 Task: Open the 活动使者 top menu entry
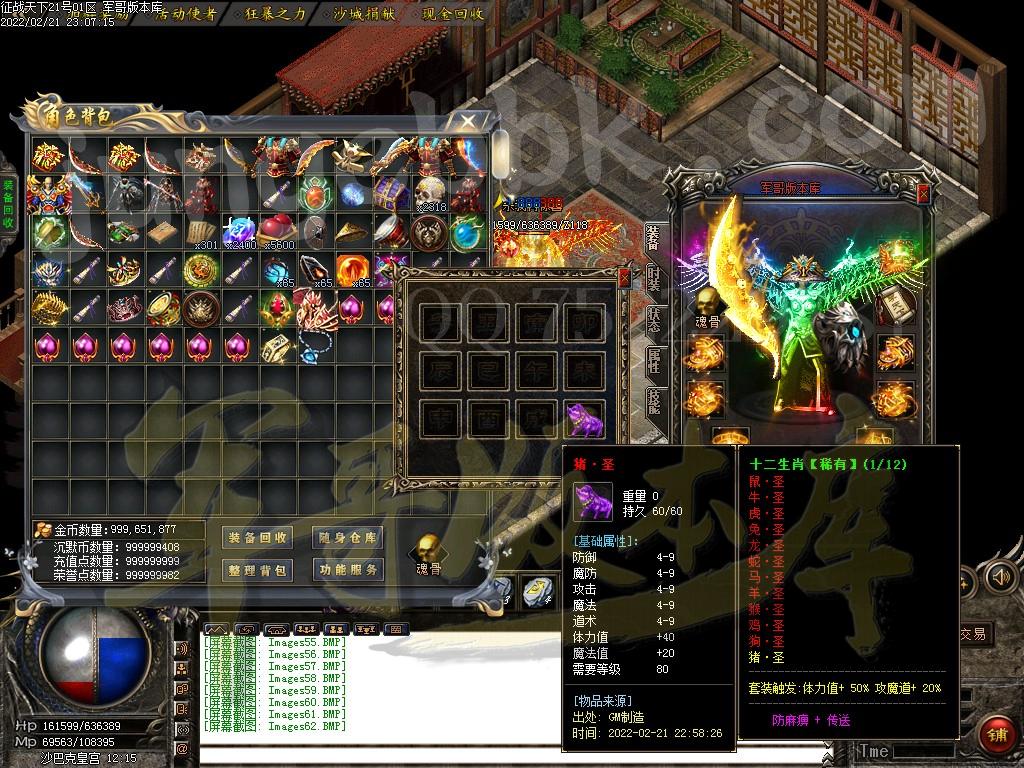[x=186, y=14]
